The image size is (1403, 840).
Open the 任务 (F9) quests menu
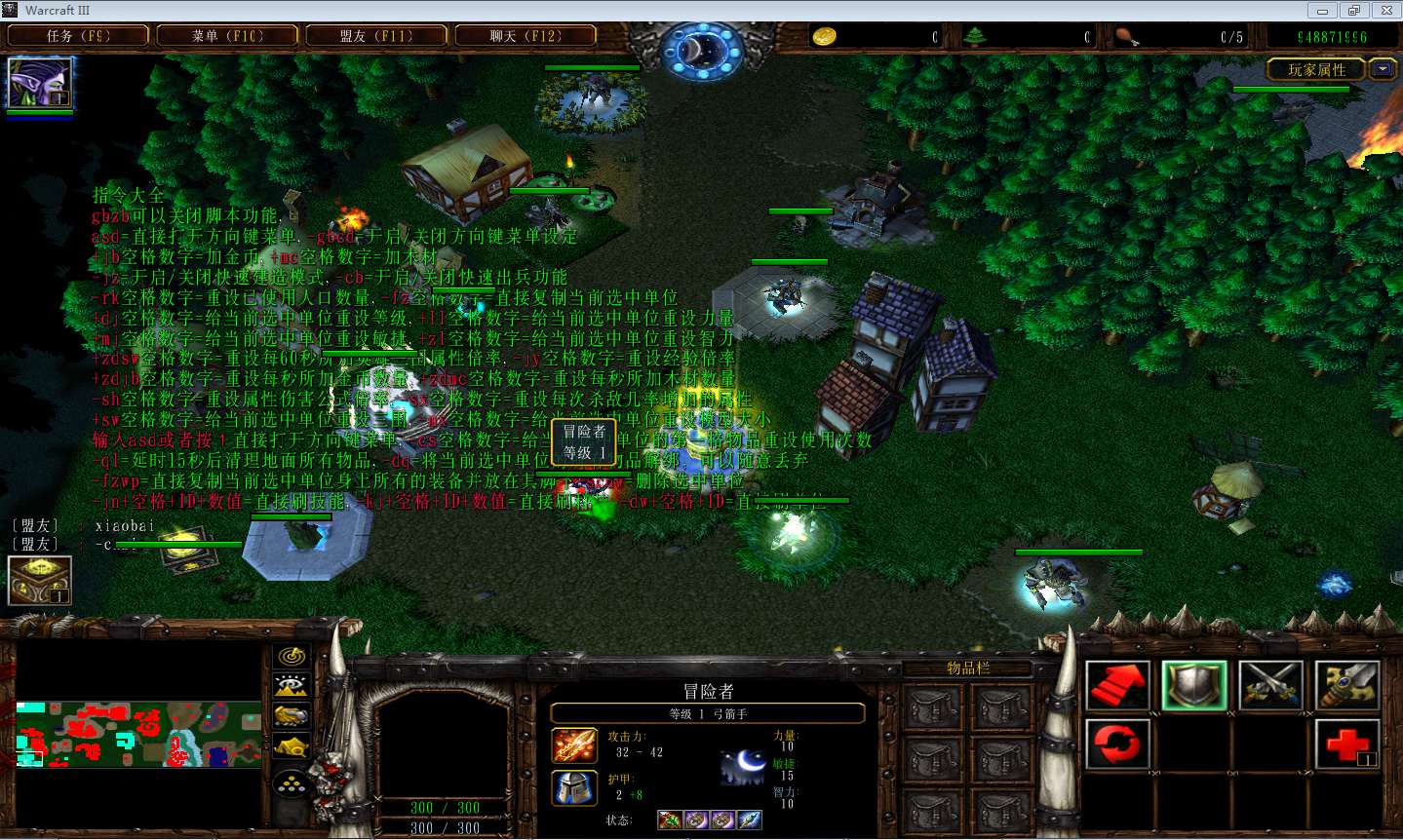pos(78,36)
